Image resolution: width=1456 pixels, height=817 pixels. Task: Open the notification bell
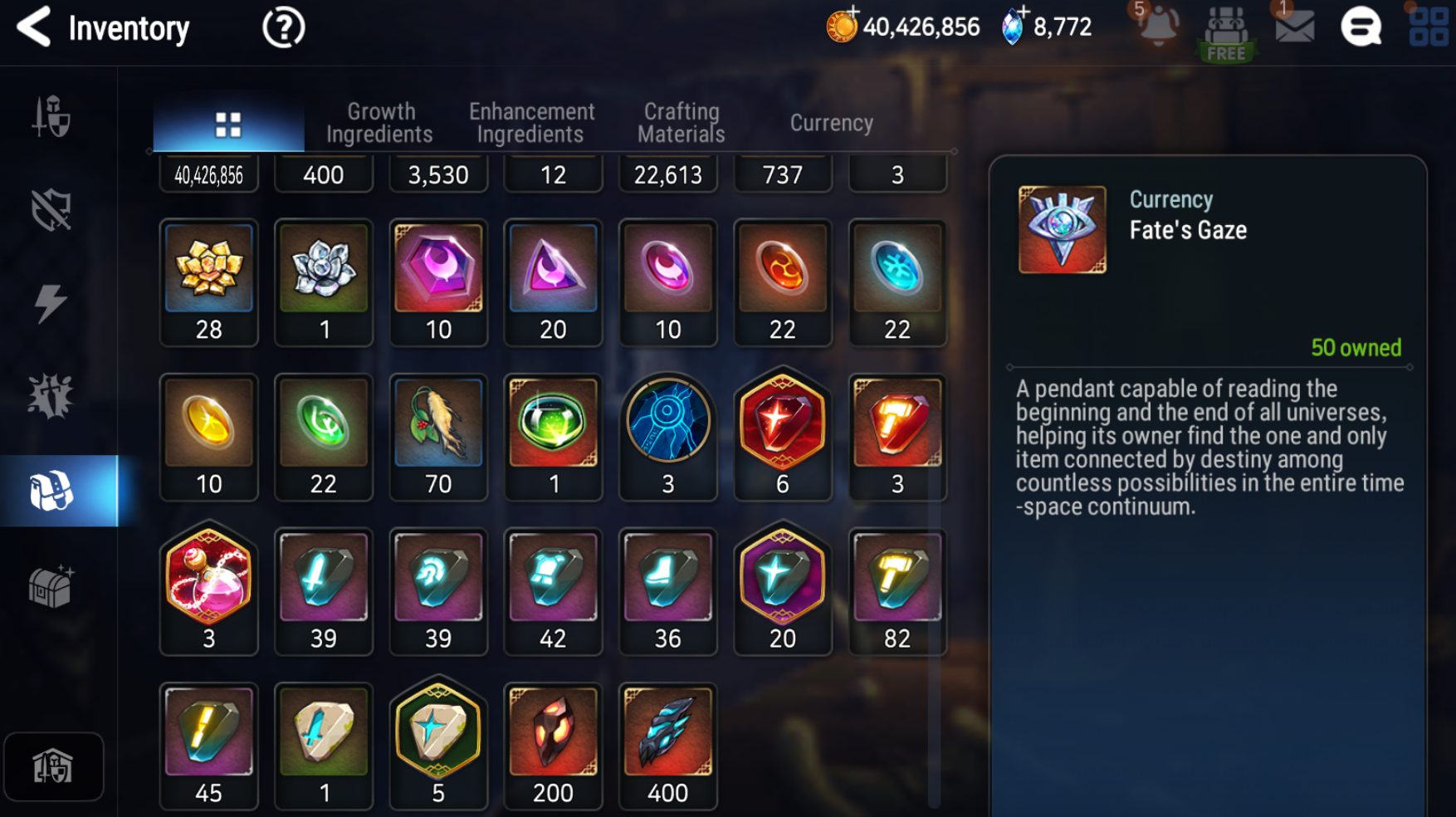click(x=1157, y=27)
